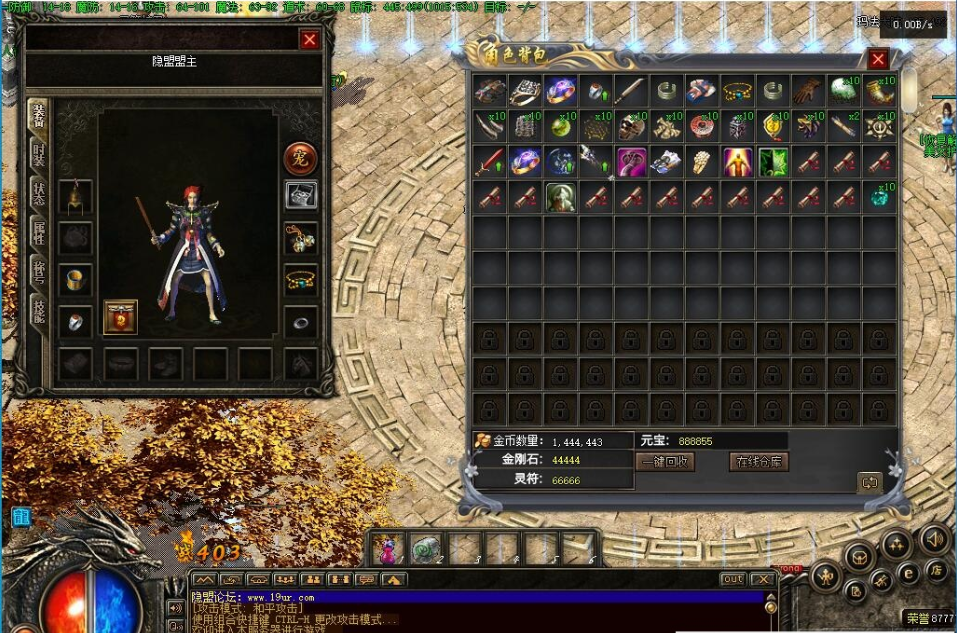The width and height of the screenshot is (957, 633).
Task: Select the red medal slot beside character
Action: coord(120,317)
